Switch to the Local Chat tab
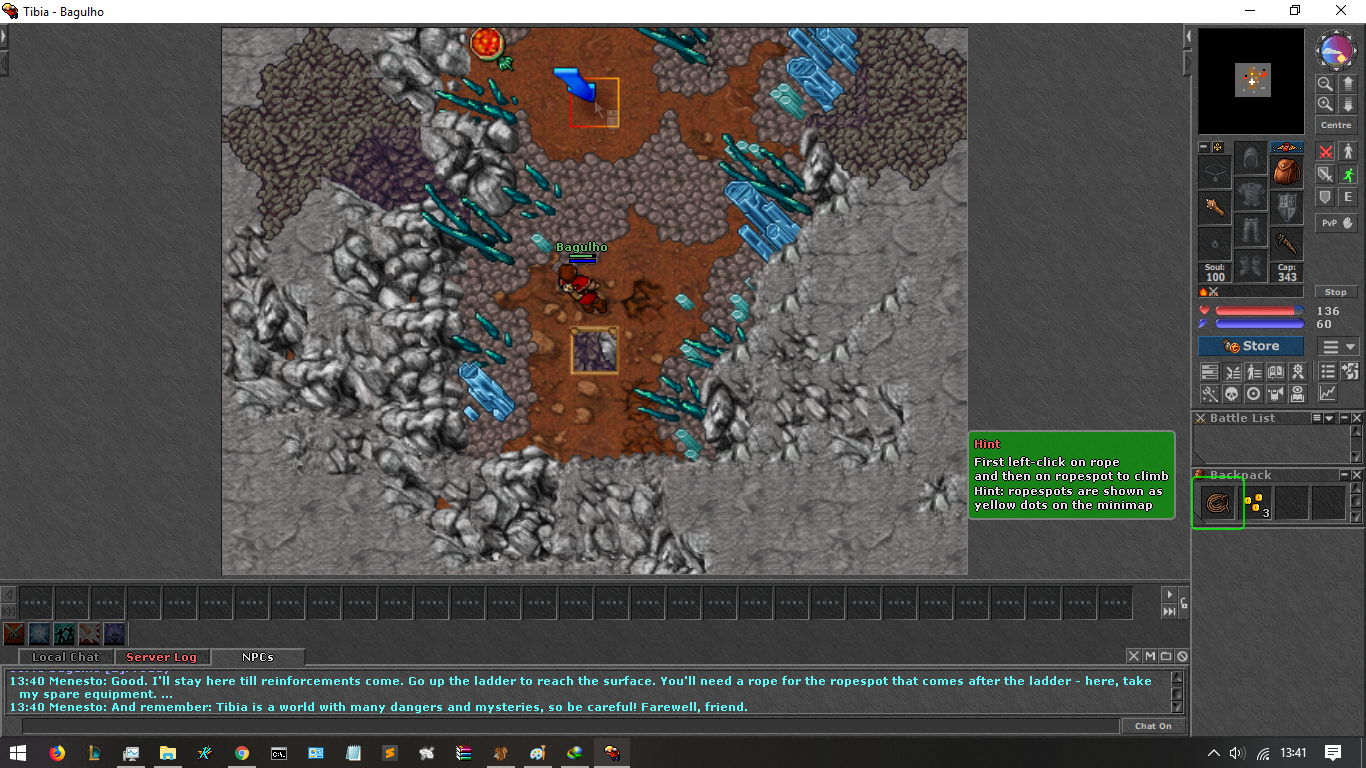Image resolution: width=1366 pixels, height=768 pixels. (65, 657)
